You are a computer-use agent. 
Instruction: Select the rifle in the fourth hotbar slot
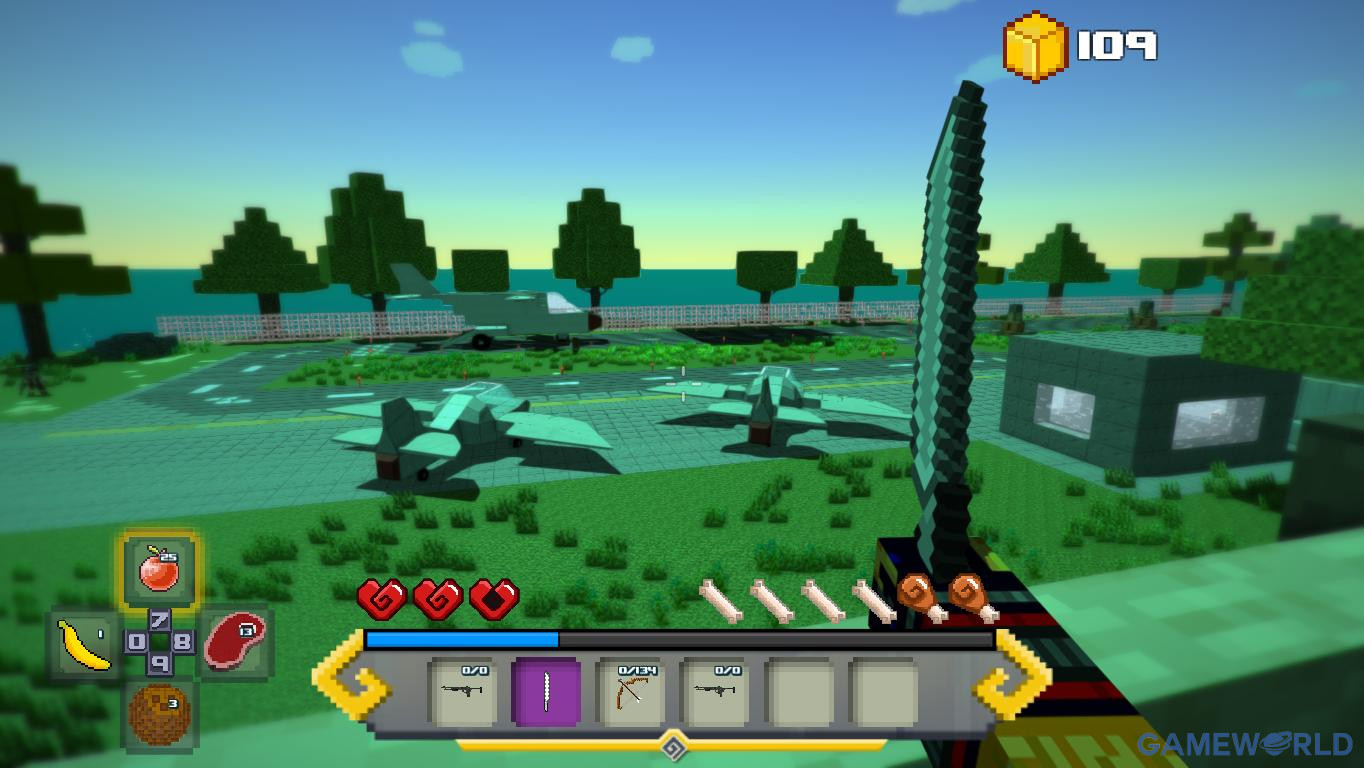715,691
